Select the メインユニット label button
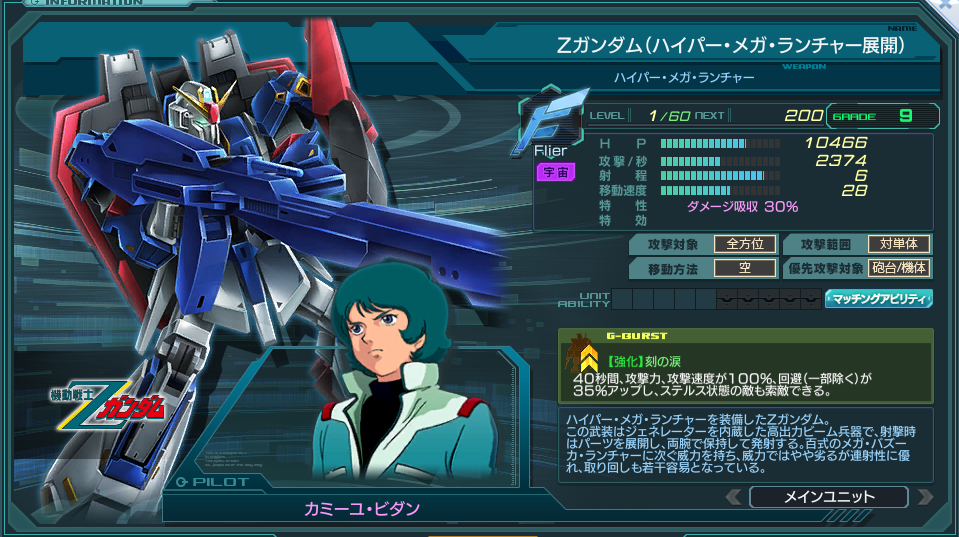Image resolution: width=959 pixels, height=537 pixels. [x=828, y=497]
